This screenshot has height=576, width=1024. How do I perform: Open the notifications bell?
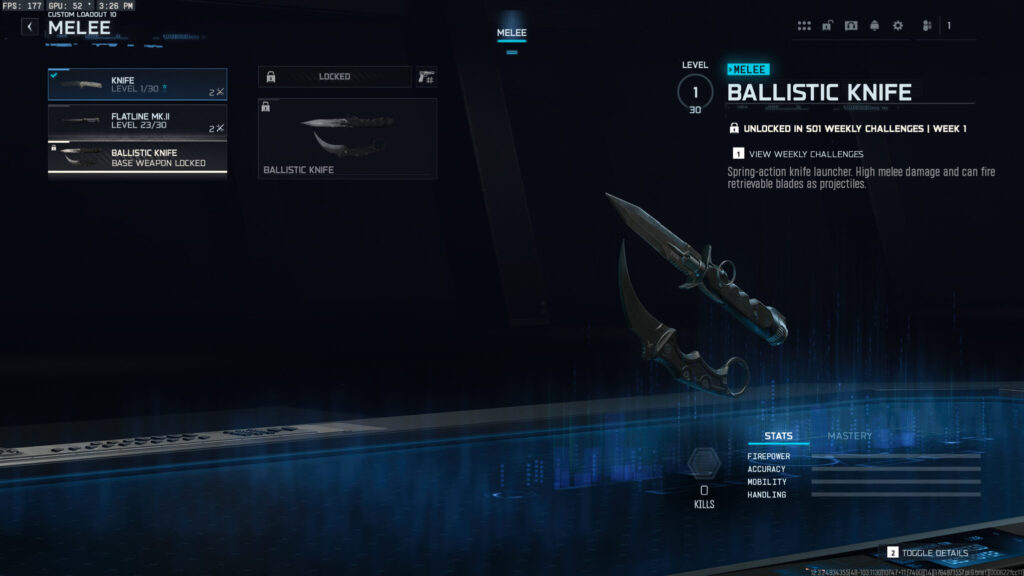875,26
